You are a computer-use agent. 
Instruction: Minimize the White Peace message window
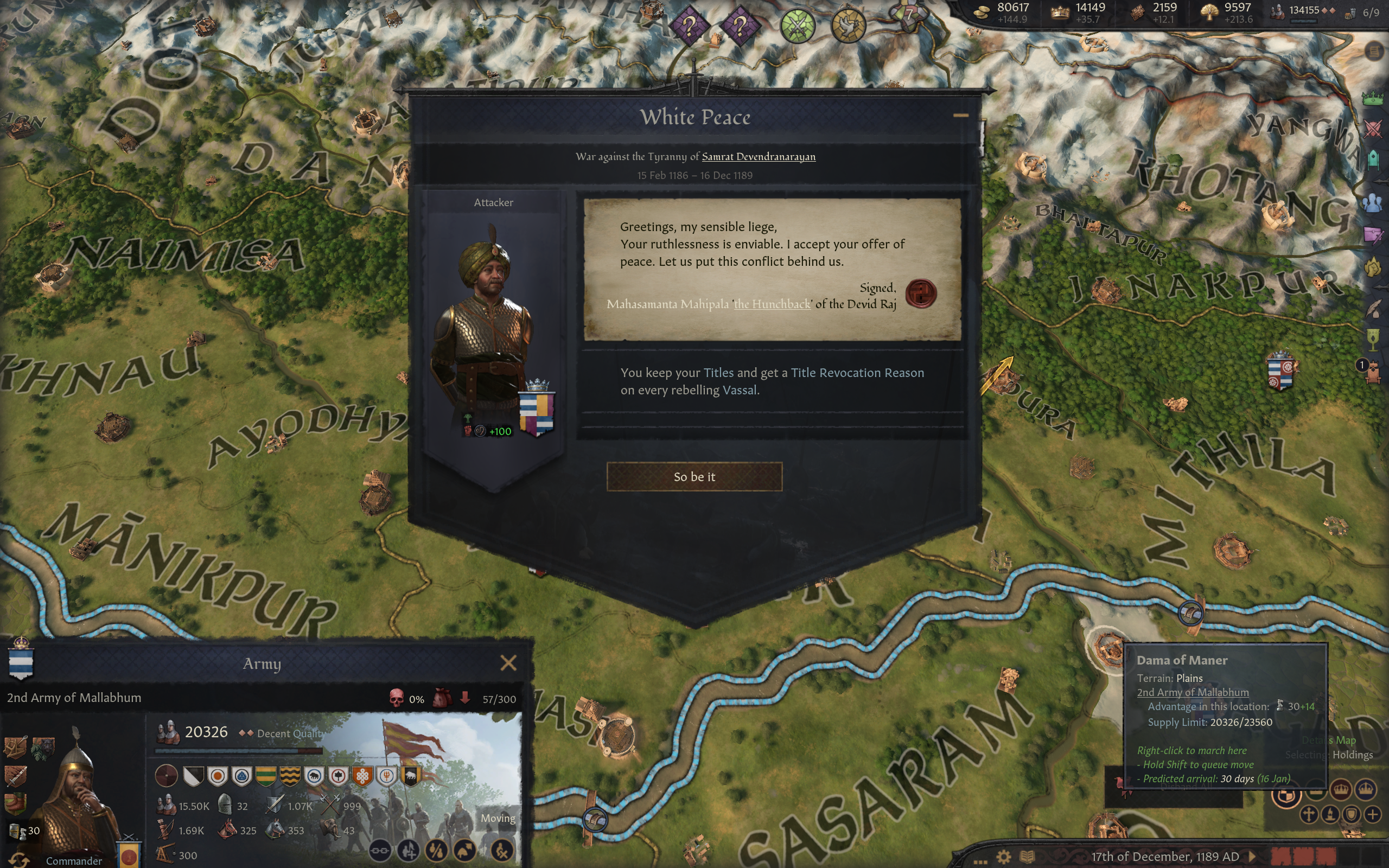pos(960,116)
